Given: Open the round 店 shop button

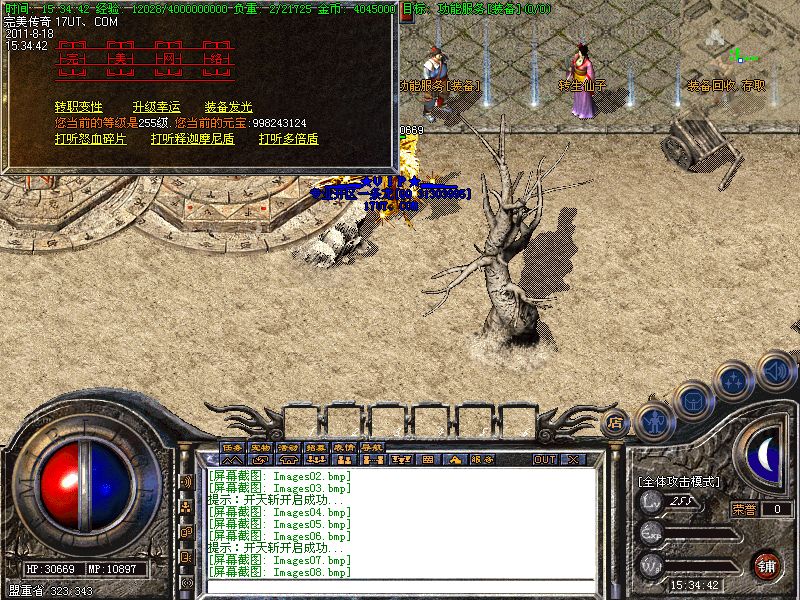Looking at the screenshot, I should (x=616, y=423).
